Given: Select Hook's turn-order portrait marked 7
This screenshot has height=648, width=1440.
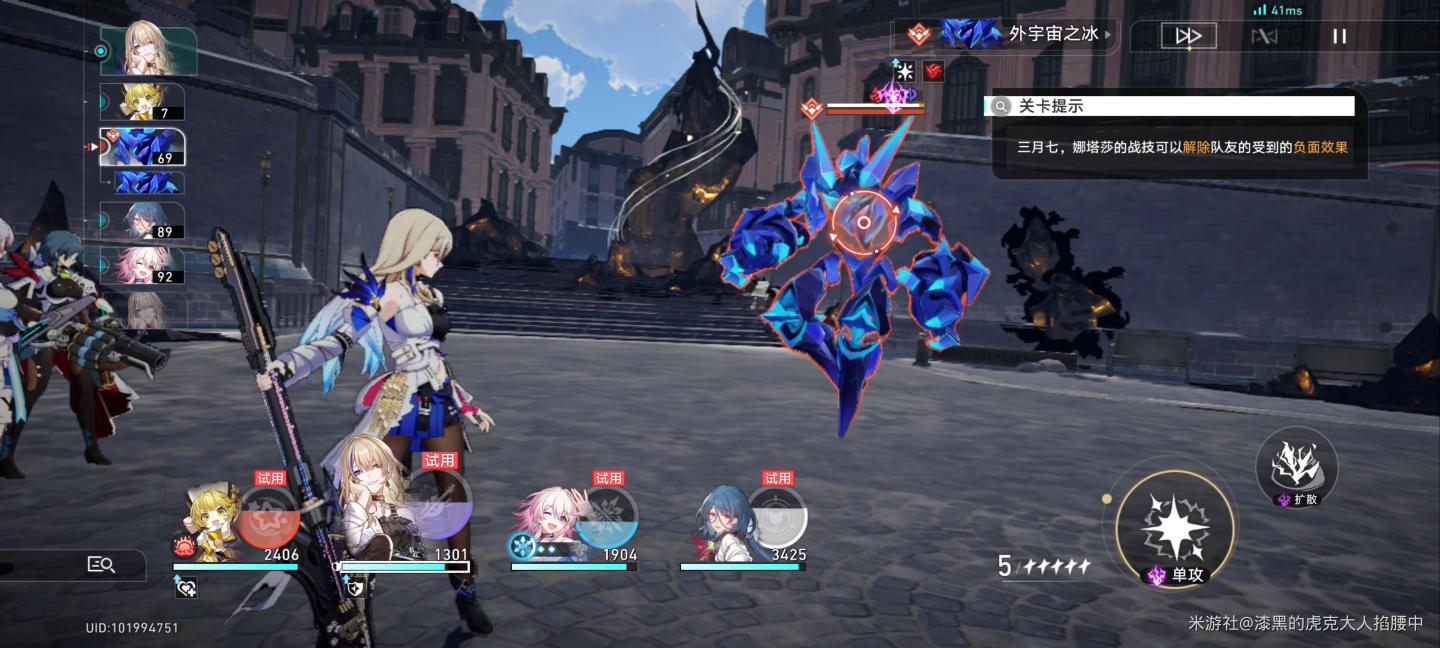Looking at the screenshot, I should (142, 102).
